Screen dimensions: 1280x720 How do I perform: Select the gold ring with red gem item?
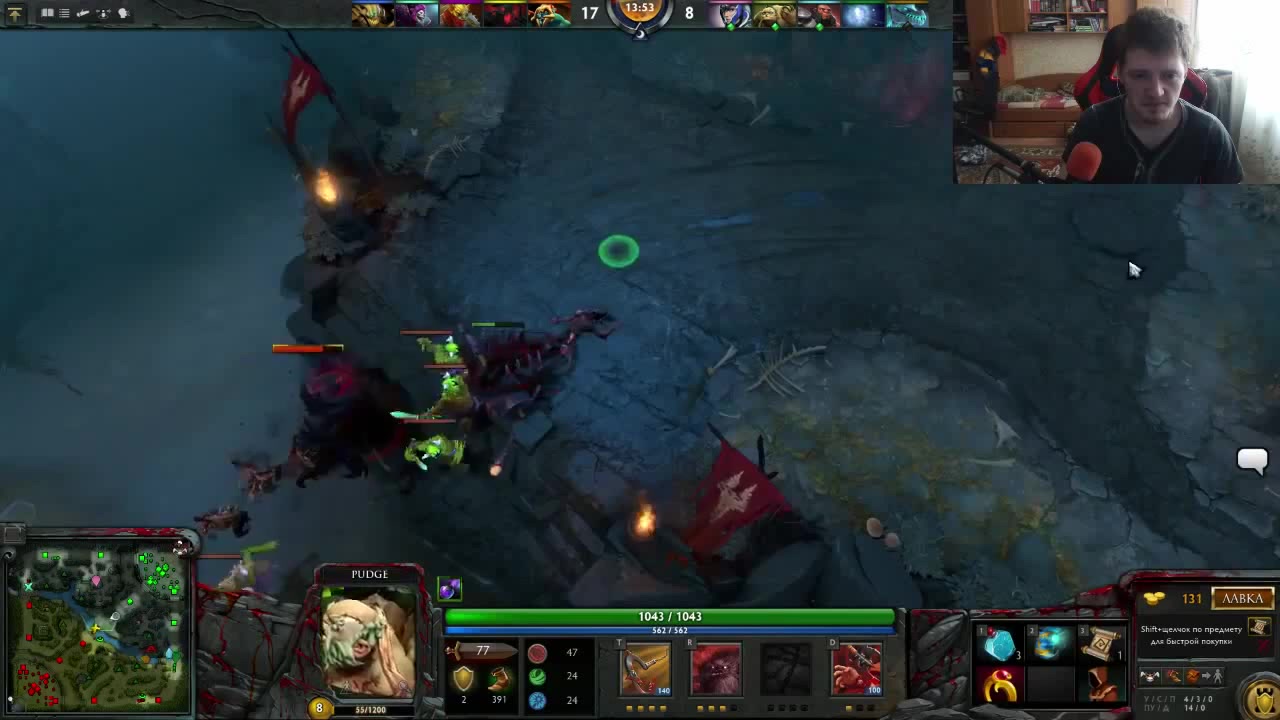999,687
